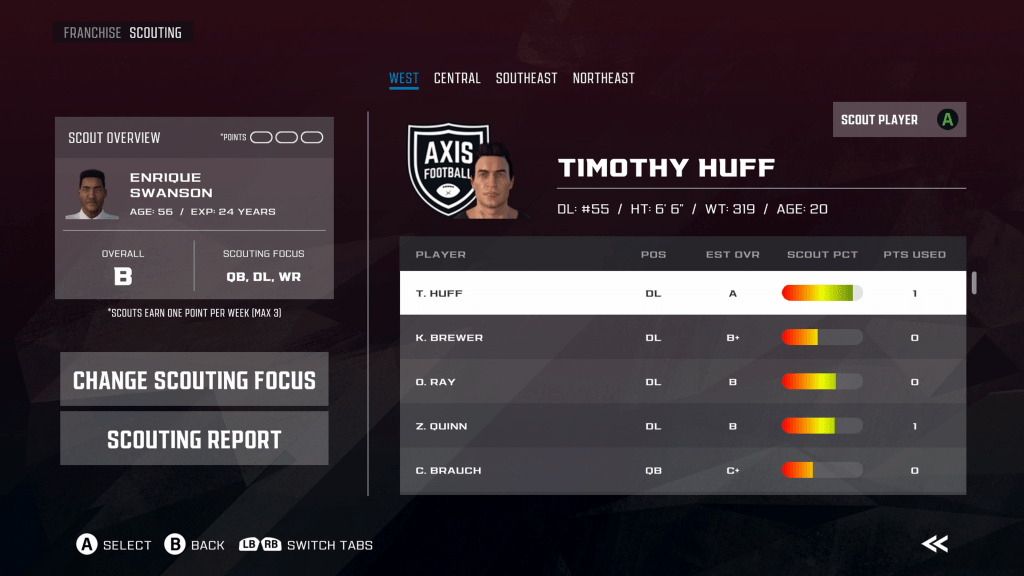The image size is (1024, 576).
Task: Select the Southeast region tab
Action: tap(526, 78)
